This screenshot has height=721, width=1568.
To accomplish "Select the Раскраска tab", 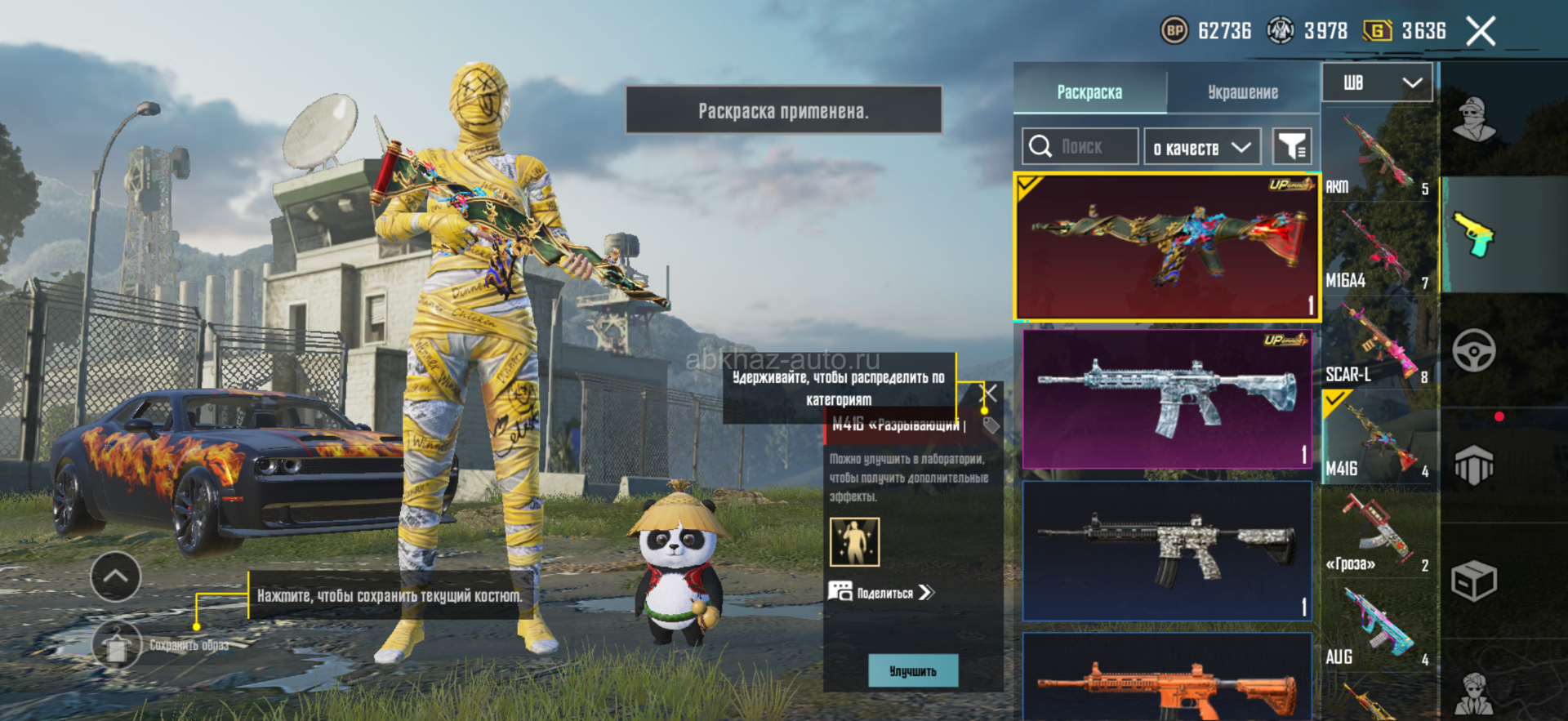I will click(1089, 92).
